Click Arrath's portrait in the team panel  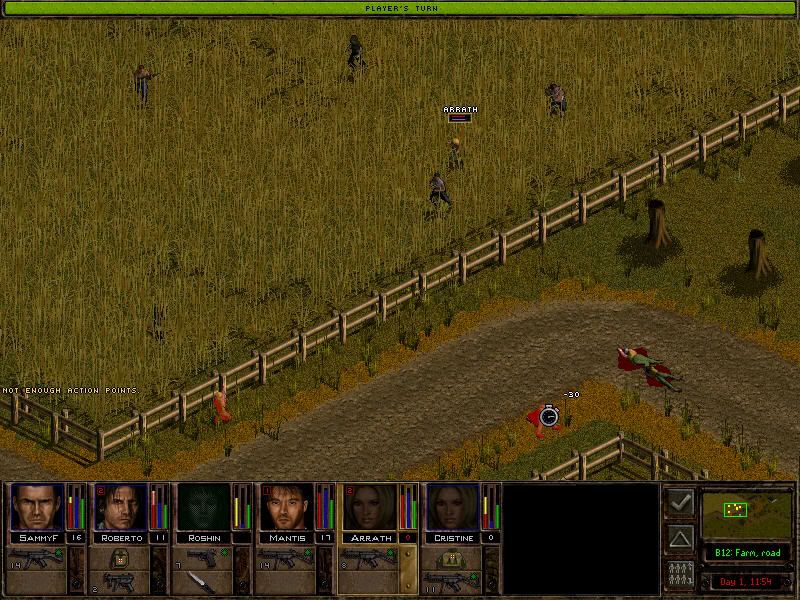pos(370,507)
